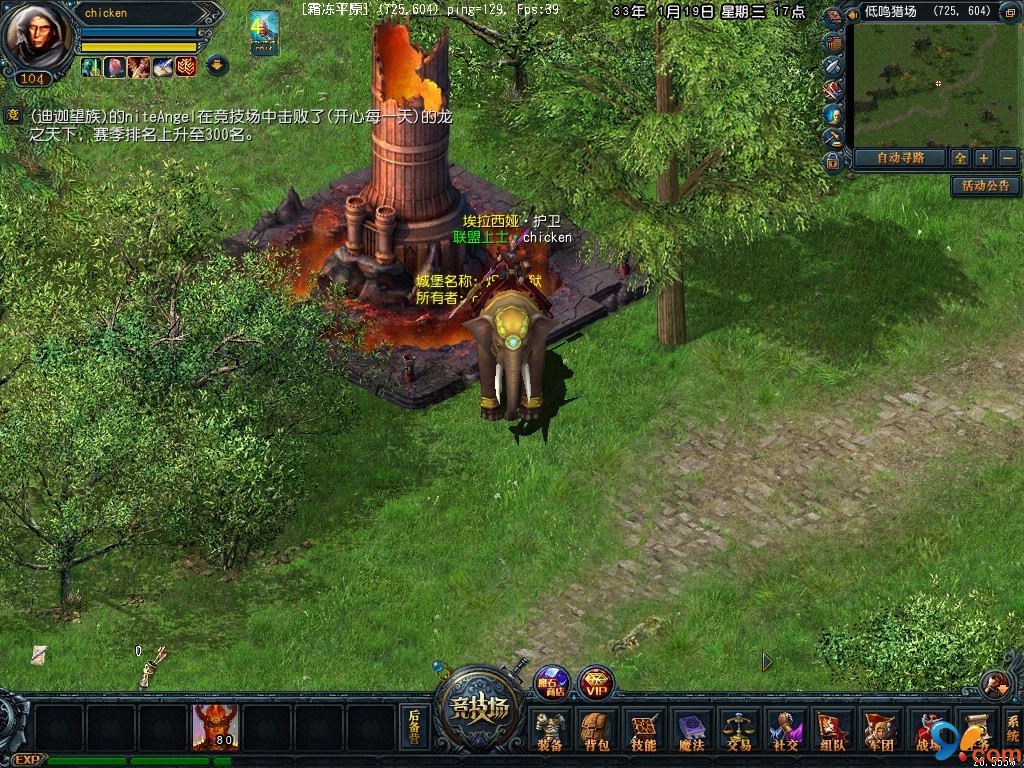Zoom in the minimap with plus button
Screen dimensions: 1024x768
click(984, 158)
